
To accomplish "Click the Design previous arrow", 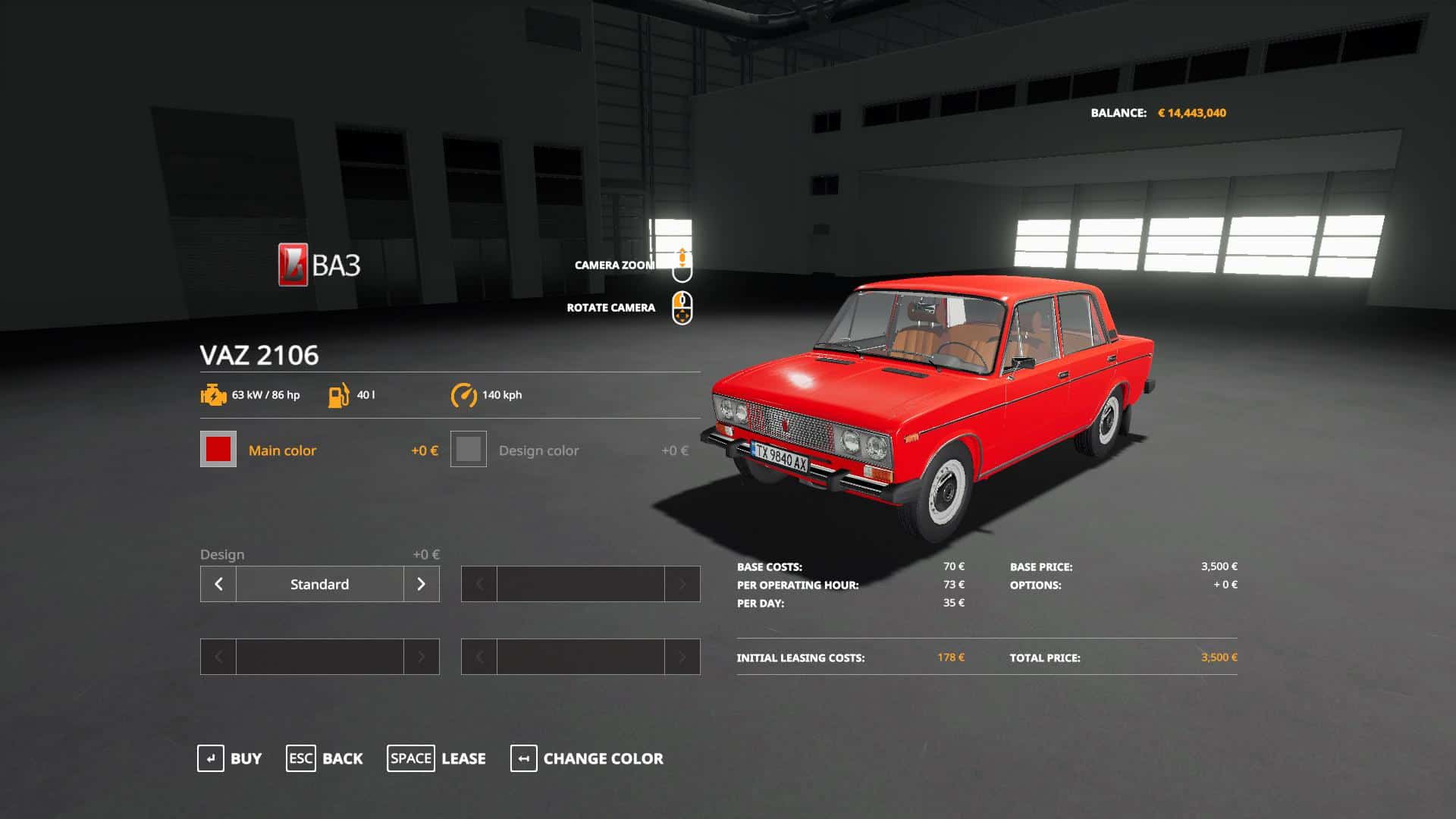I will pos(218,584).
